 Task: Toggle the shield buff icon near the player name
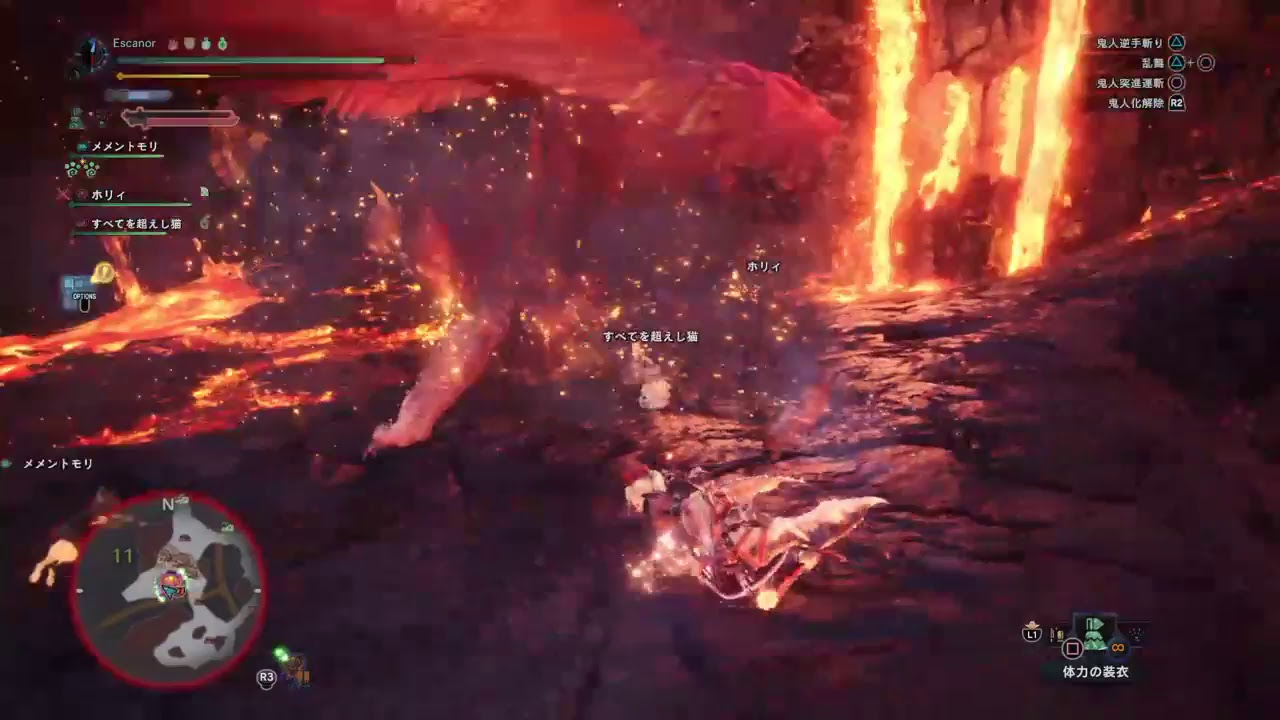tap(189, 44)
